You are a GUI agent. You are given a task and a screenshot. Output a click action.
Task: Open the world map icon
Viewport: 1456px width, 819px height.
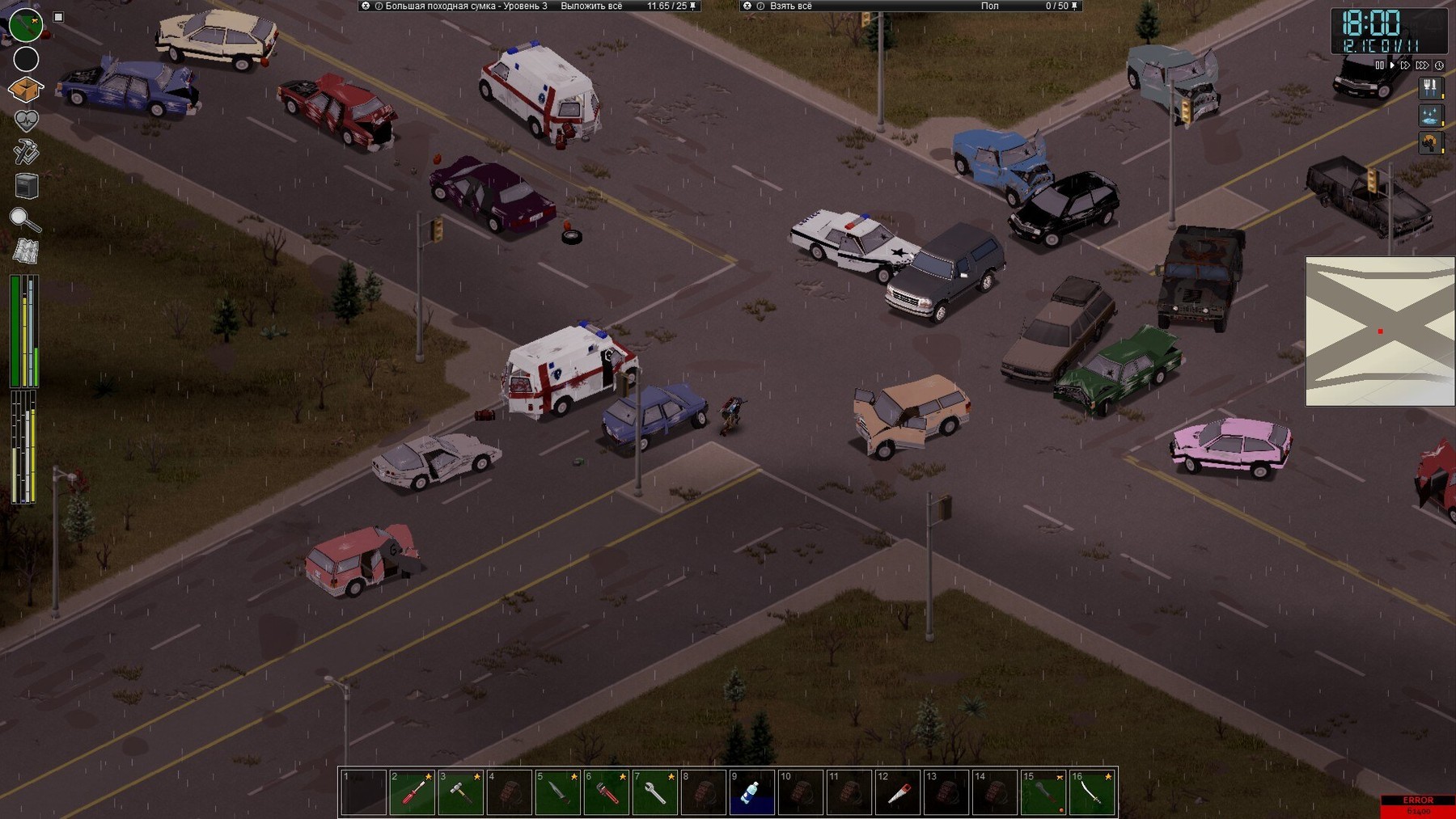[x=26, y=251]
